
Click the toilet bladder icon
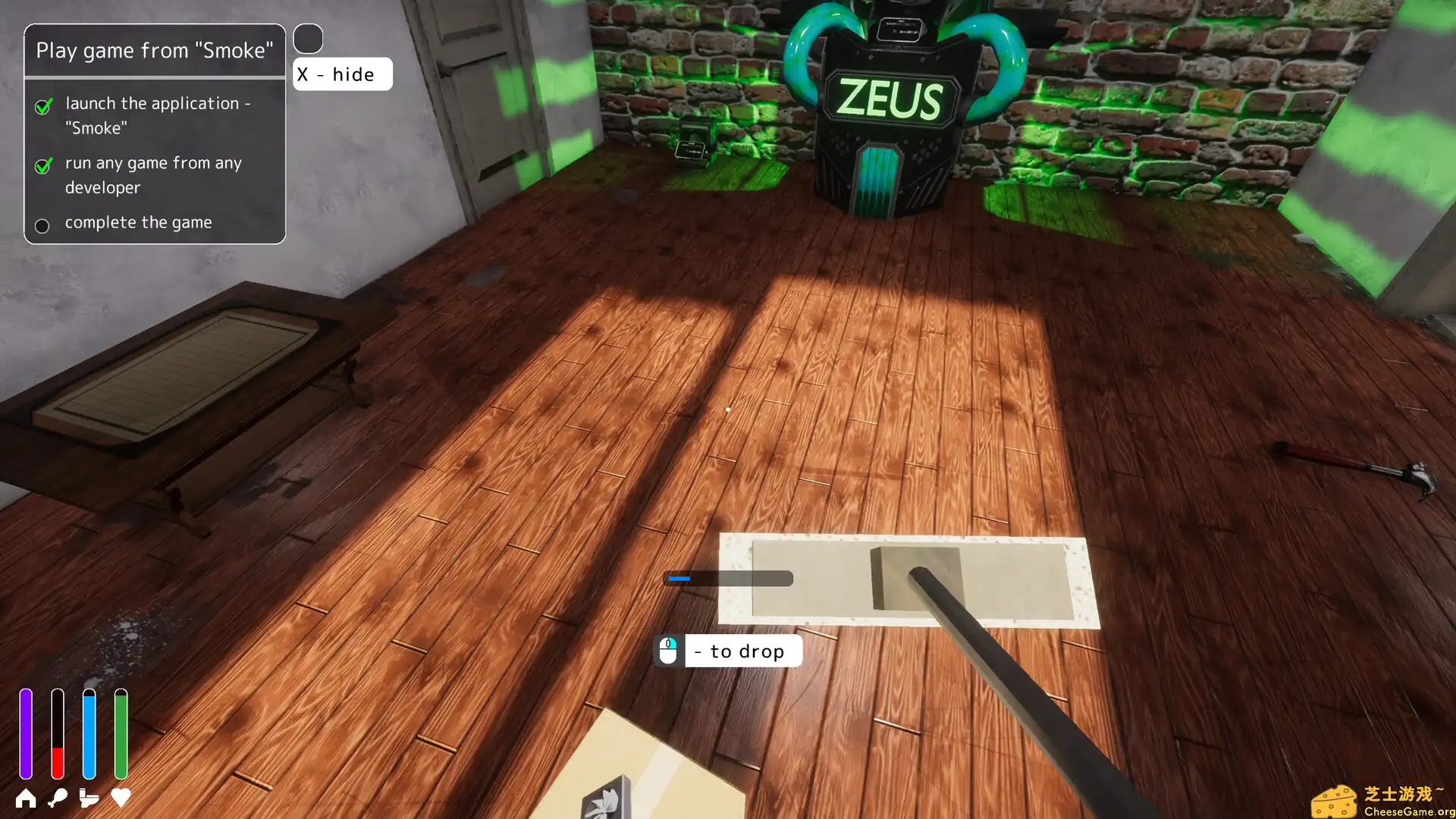89,798
